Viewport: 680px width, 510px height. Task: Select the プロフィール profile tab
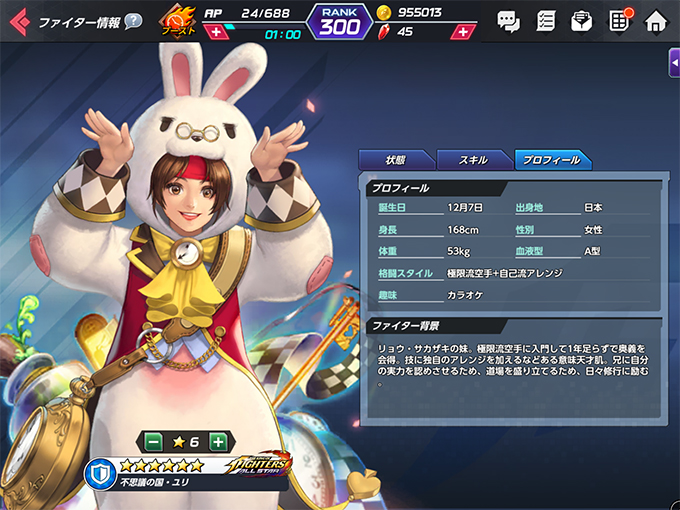click(551, 160)
